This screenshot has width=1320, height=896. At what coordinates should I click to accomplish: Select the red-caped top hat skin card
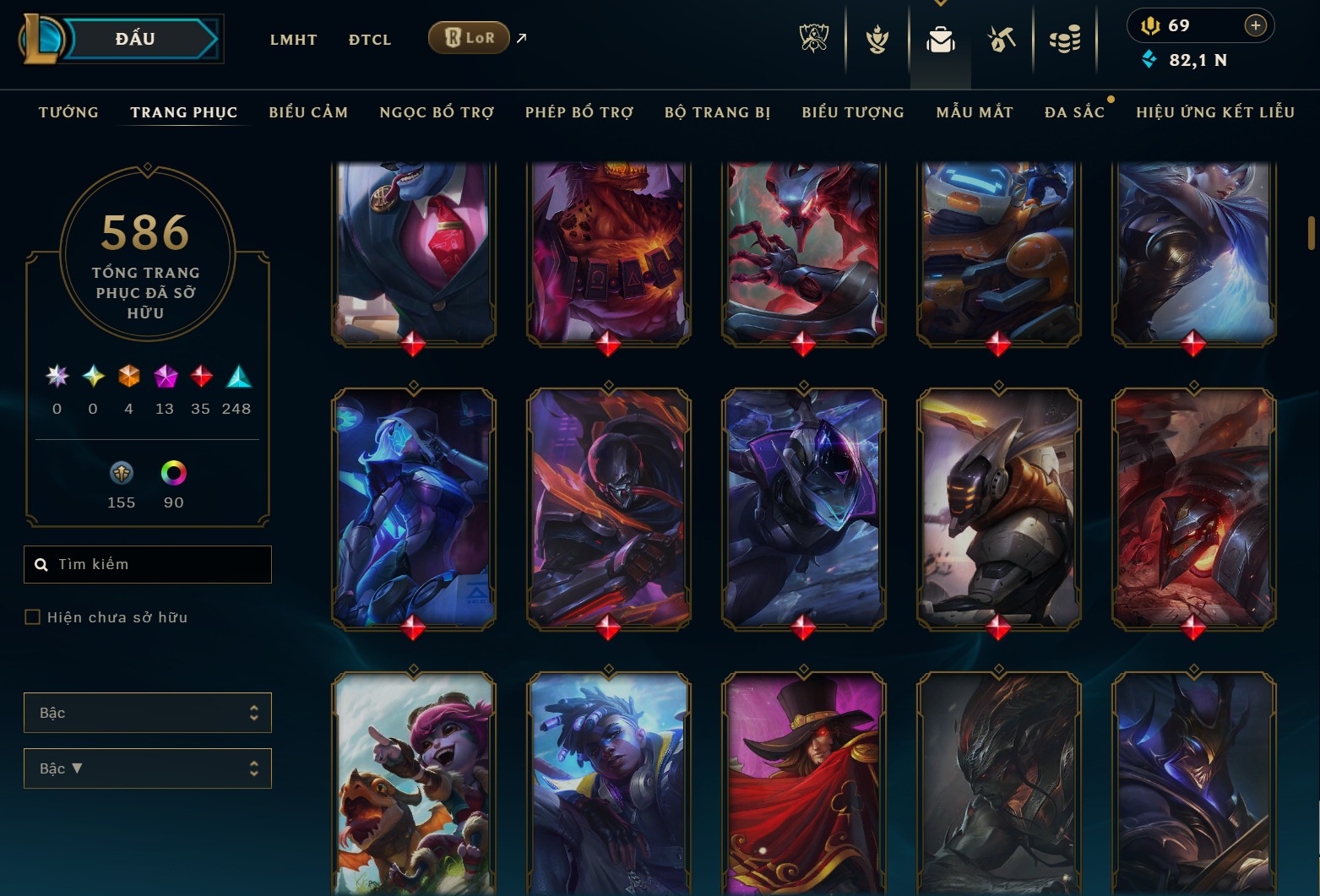click(x=803, y=781)
